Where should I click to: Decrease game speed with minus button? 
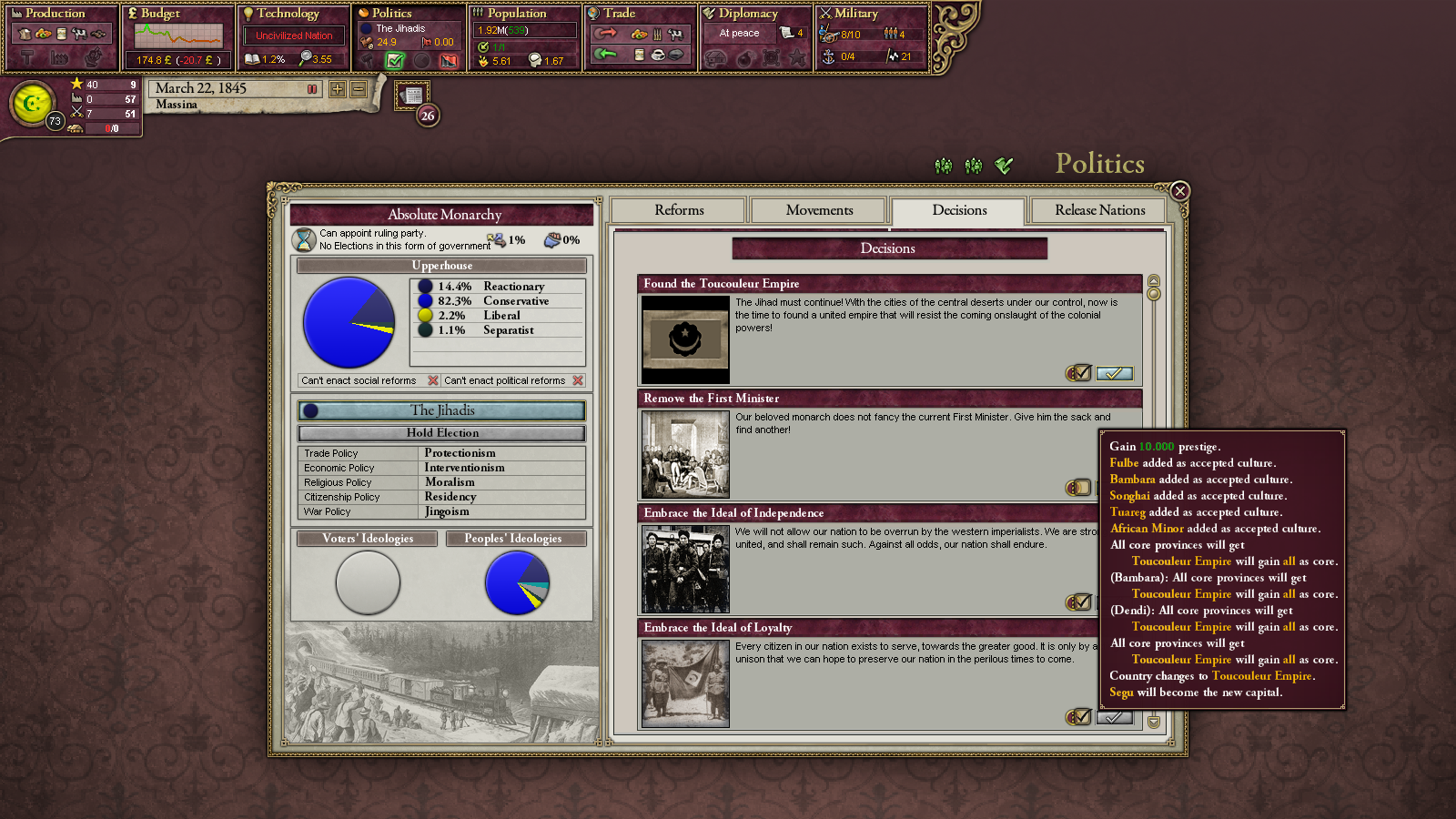tap(359, 89)
